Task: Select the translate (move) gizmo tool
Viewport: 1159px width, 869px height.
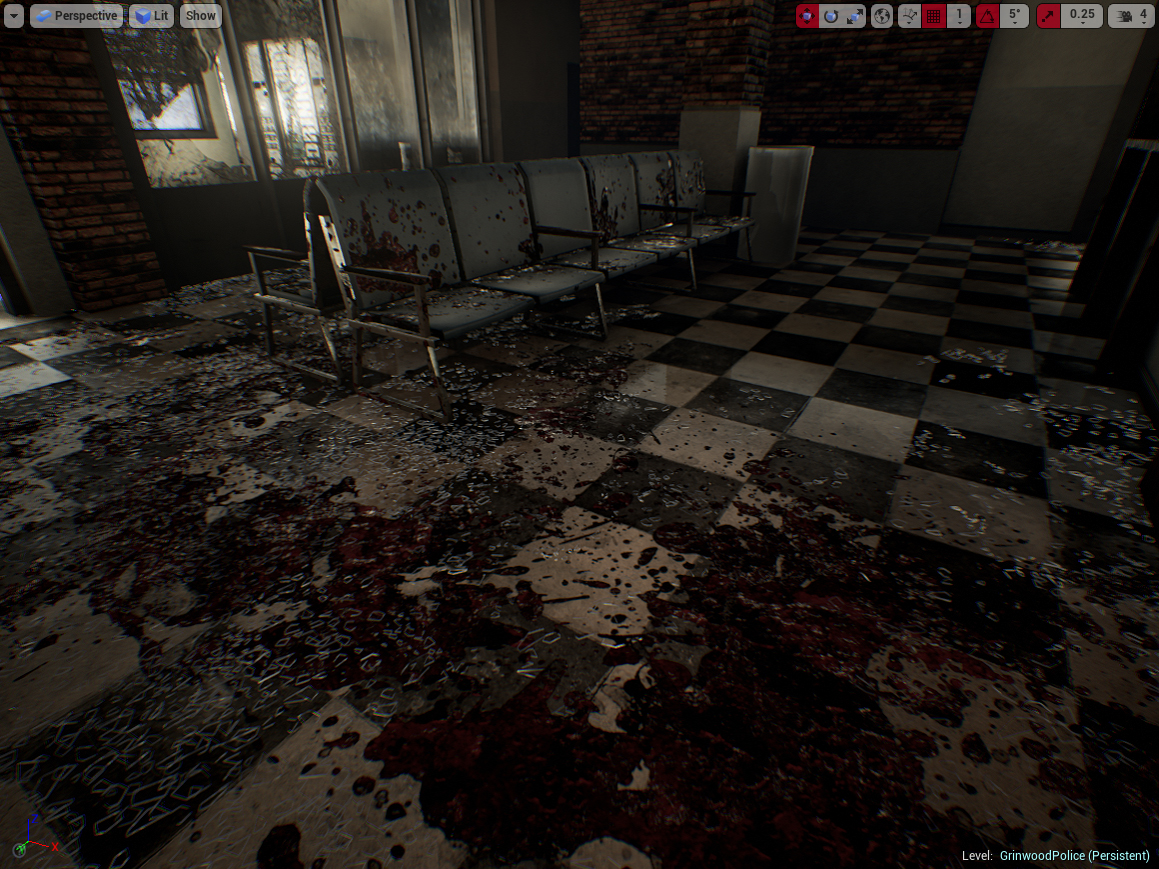Action: (807, 15)
